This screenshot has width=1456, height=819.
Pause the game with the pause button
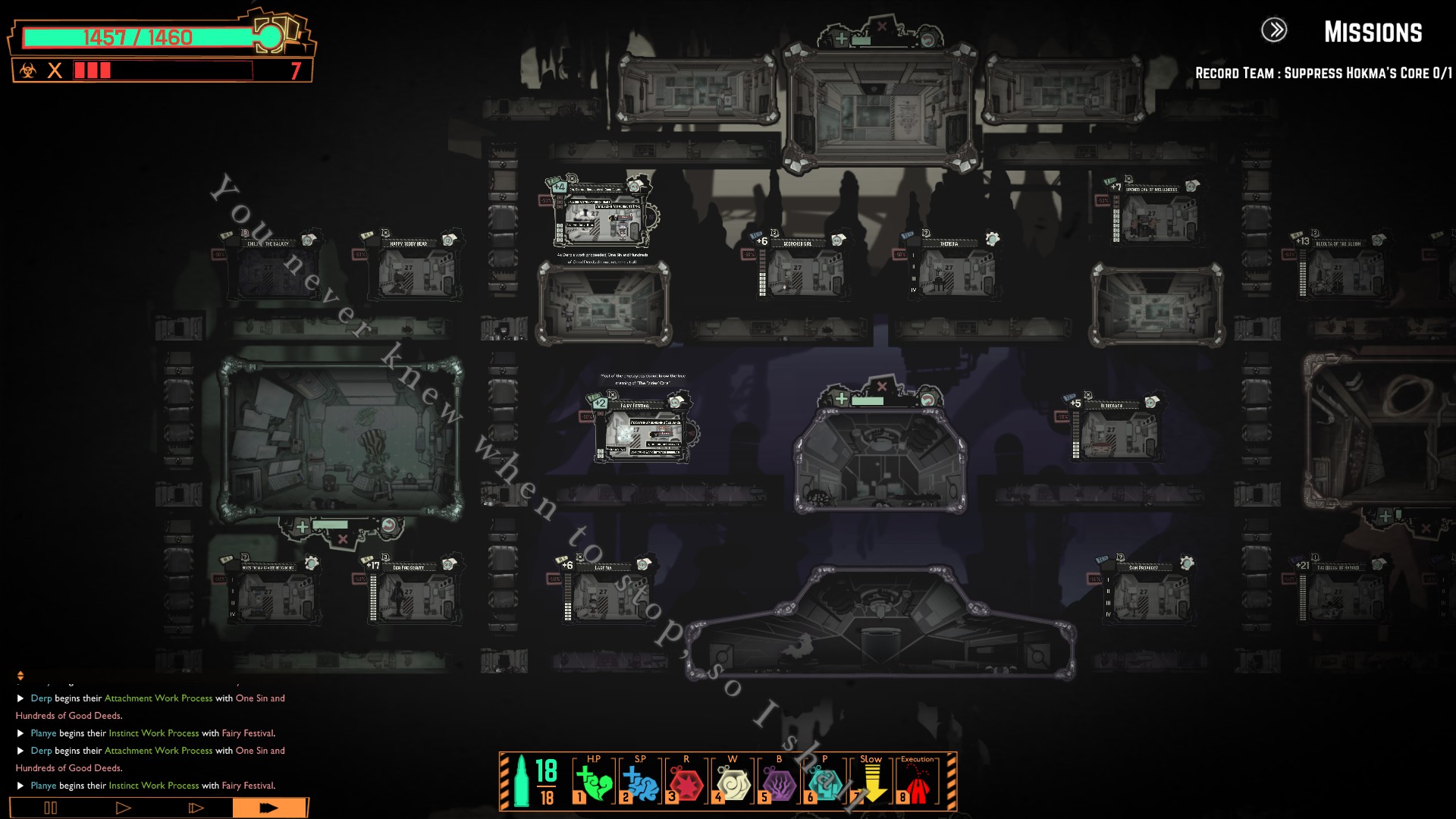coord(50,808)
